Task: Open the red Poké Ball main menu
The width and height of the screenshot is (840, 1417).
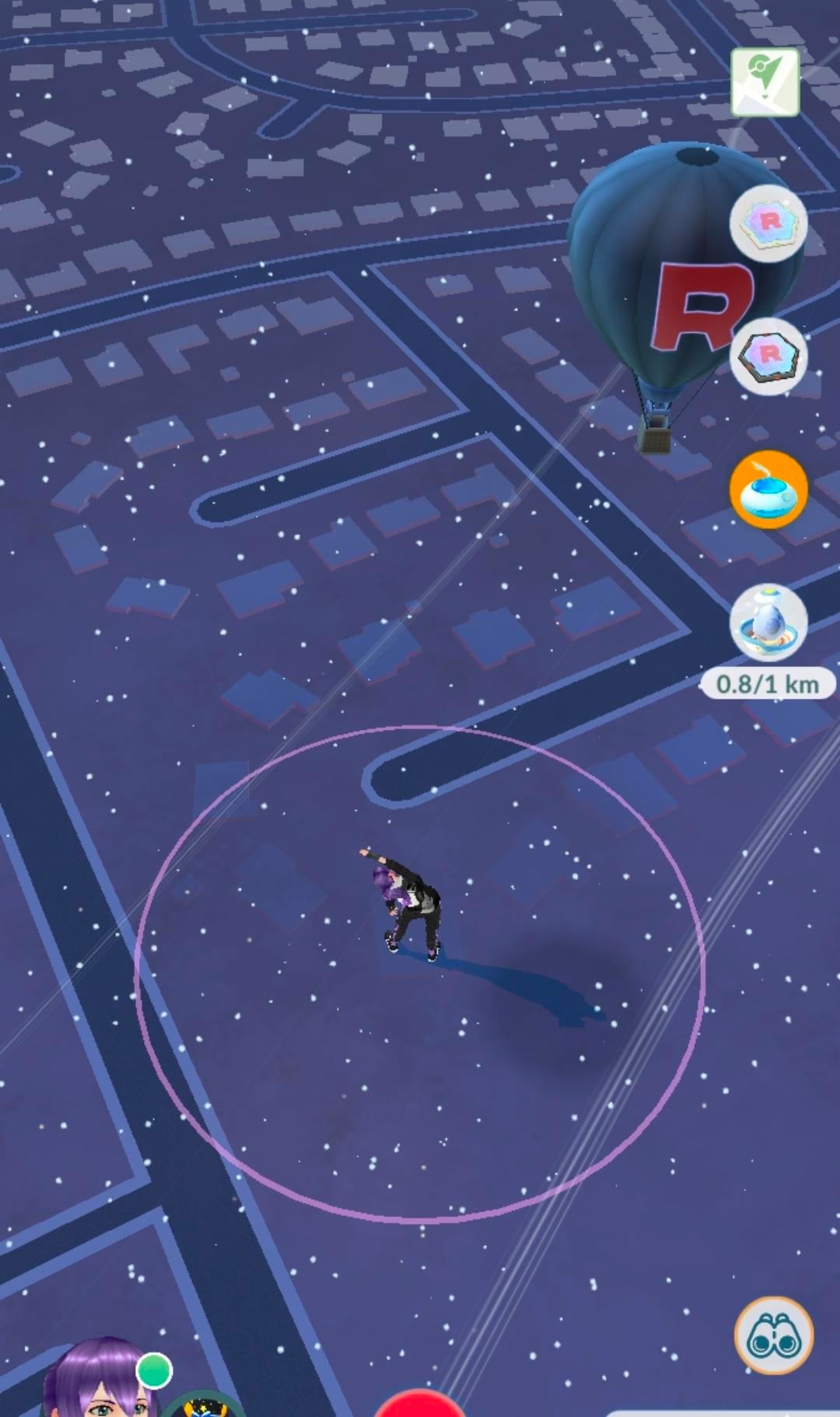Action: coord(419,1405)
